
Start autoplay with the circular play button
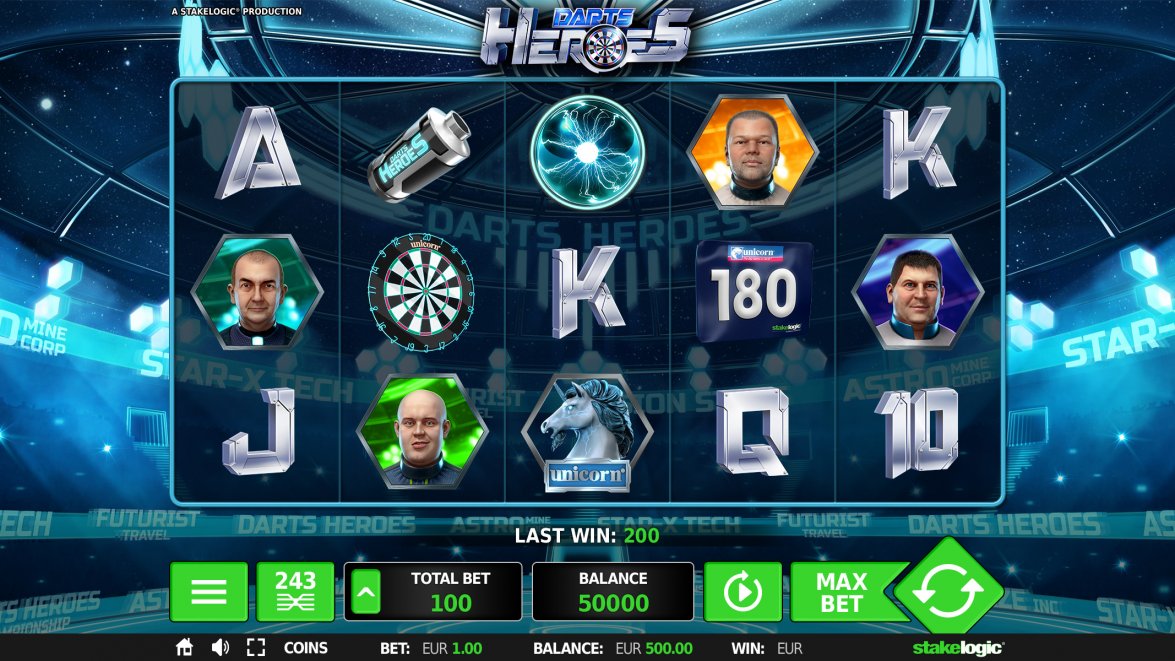pyautogui.click(x=742, y=592)
